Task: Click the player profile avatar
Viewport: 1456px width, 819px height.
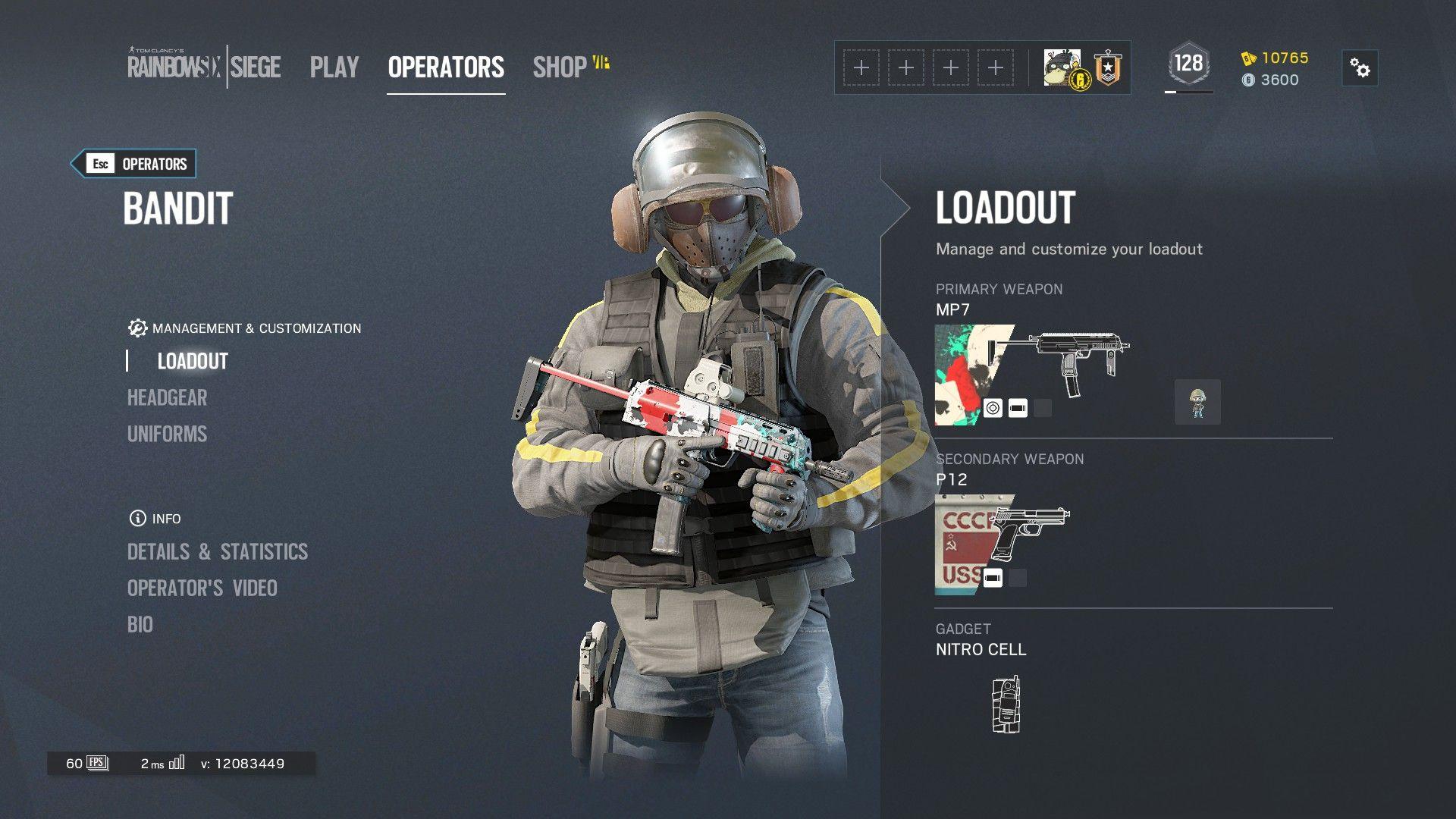Action: pyautogui.click(x=1062, y=68)
